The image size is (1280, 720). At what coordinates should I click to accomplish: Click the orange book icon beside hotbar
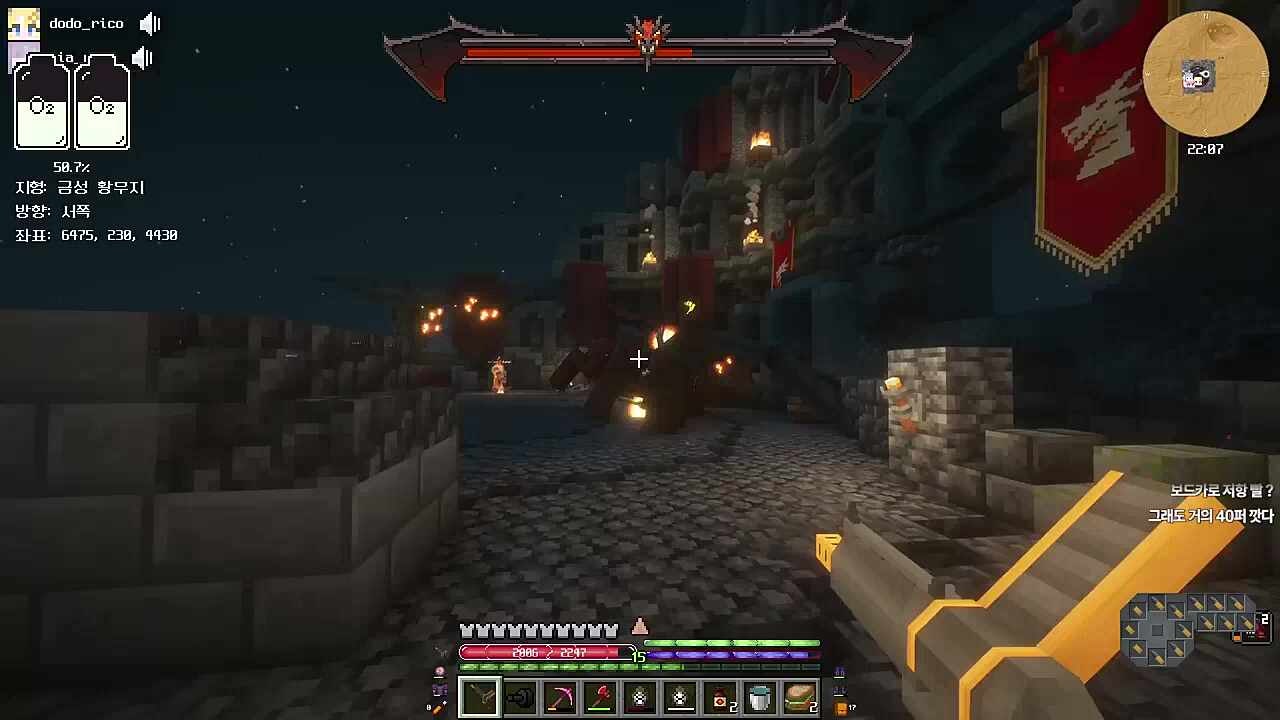pyautogui.click(x=841, y=709)
